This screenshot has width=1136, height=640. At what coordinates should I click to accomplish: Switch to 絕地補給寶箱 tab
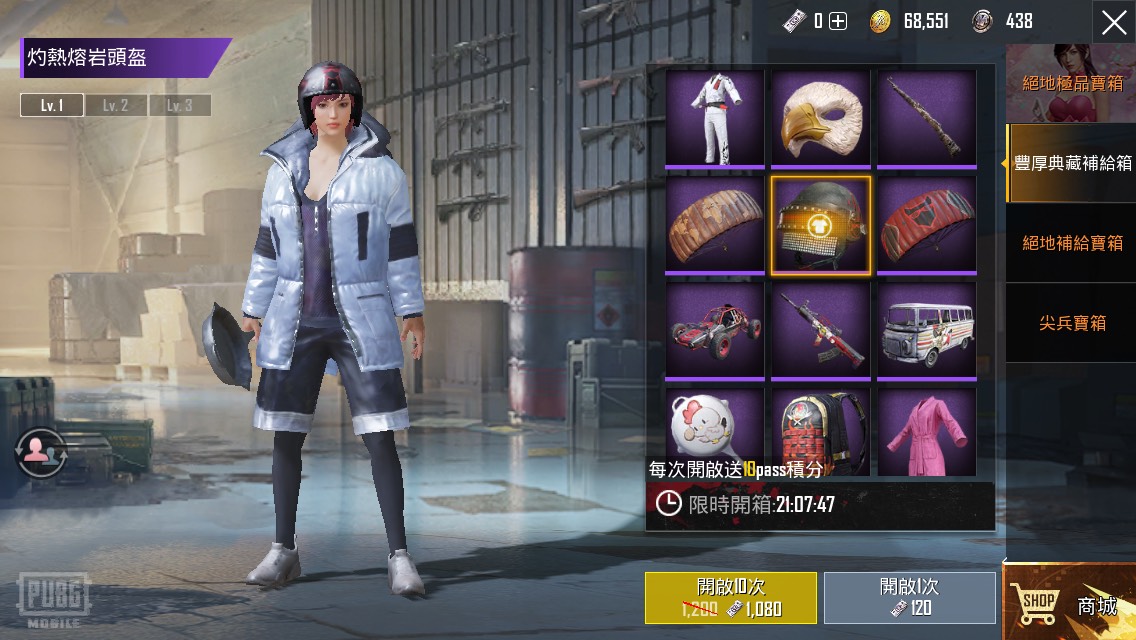pos(1072,243)
